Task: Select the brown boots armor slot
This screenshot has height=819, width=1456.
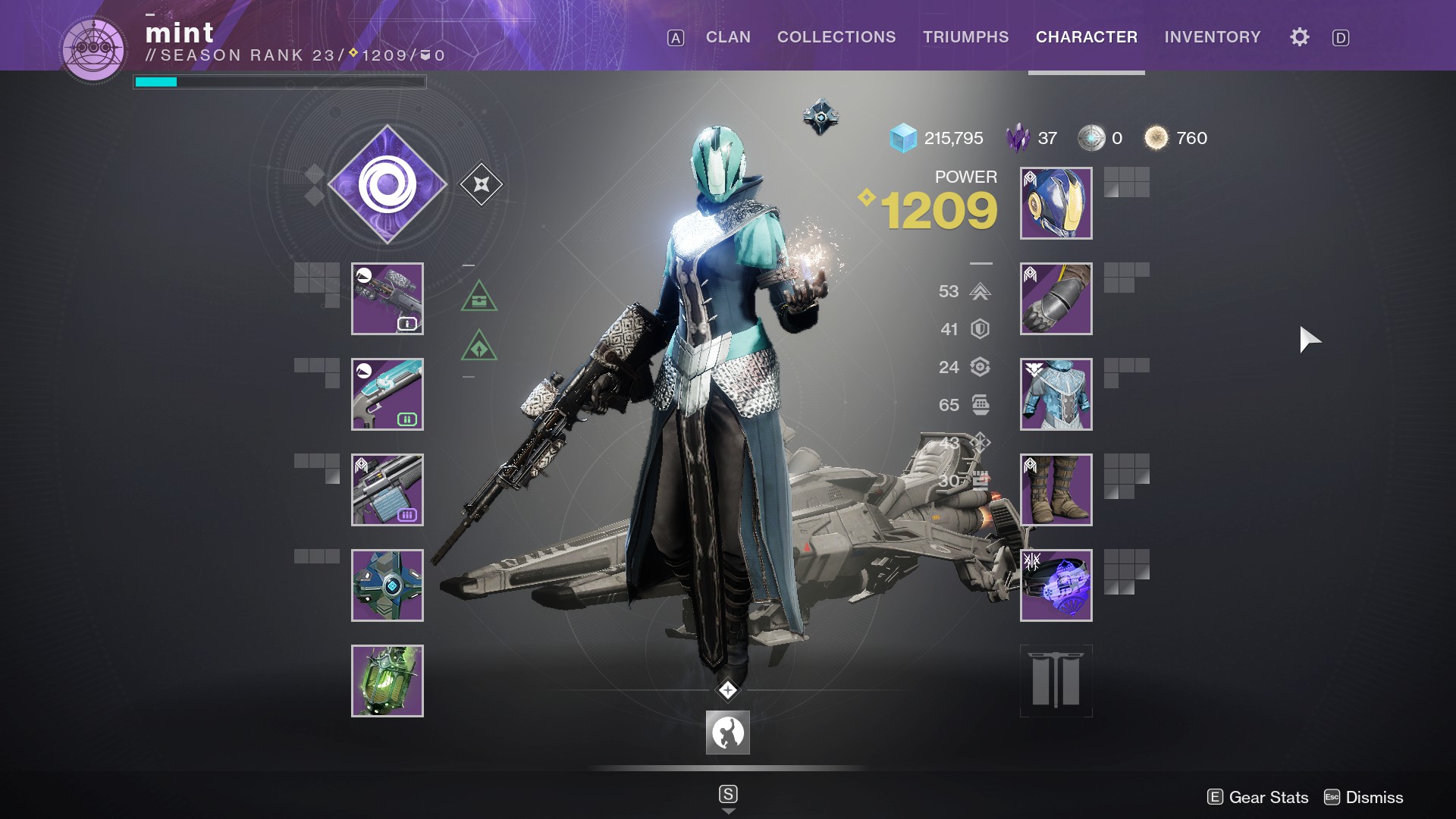Action: pyautogui.click(x=1056, y=490)
